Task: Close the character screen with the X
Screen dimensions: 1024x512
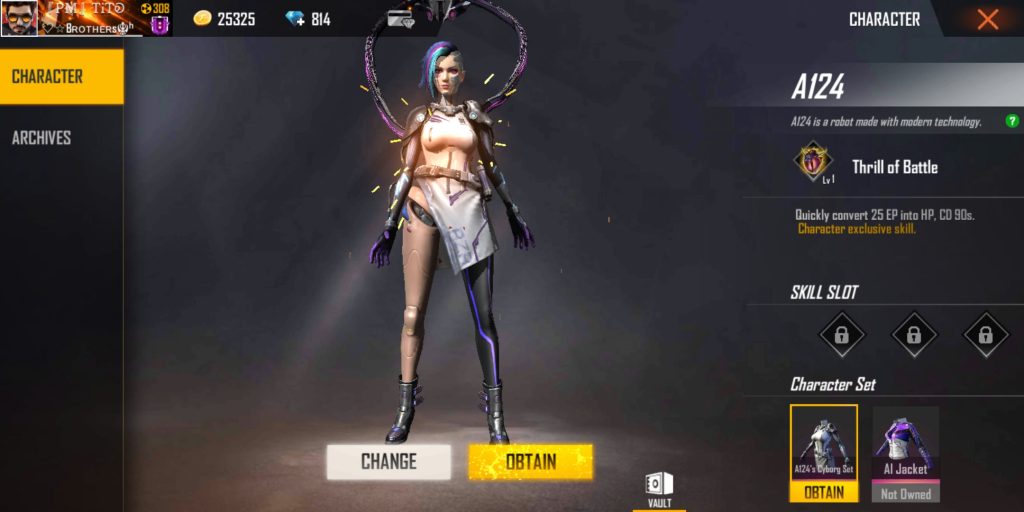Action: pos(987,19)
